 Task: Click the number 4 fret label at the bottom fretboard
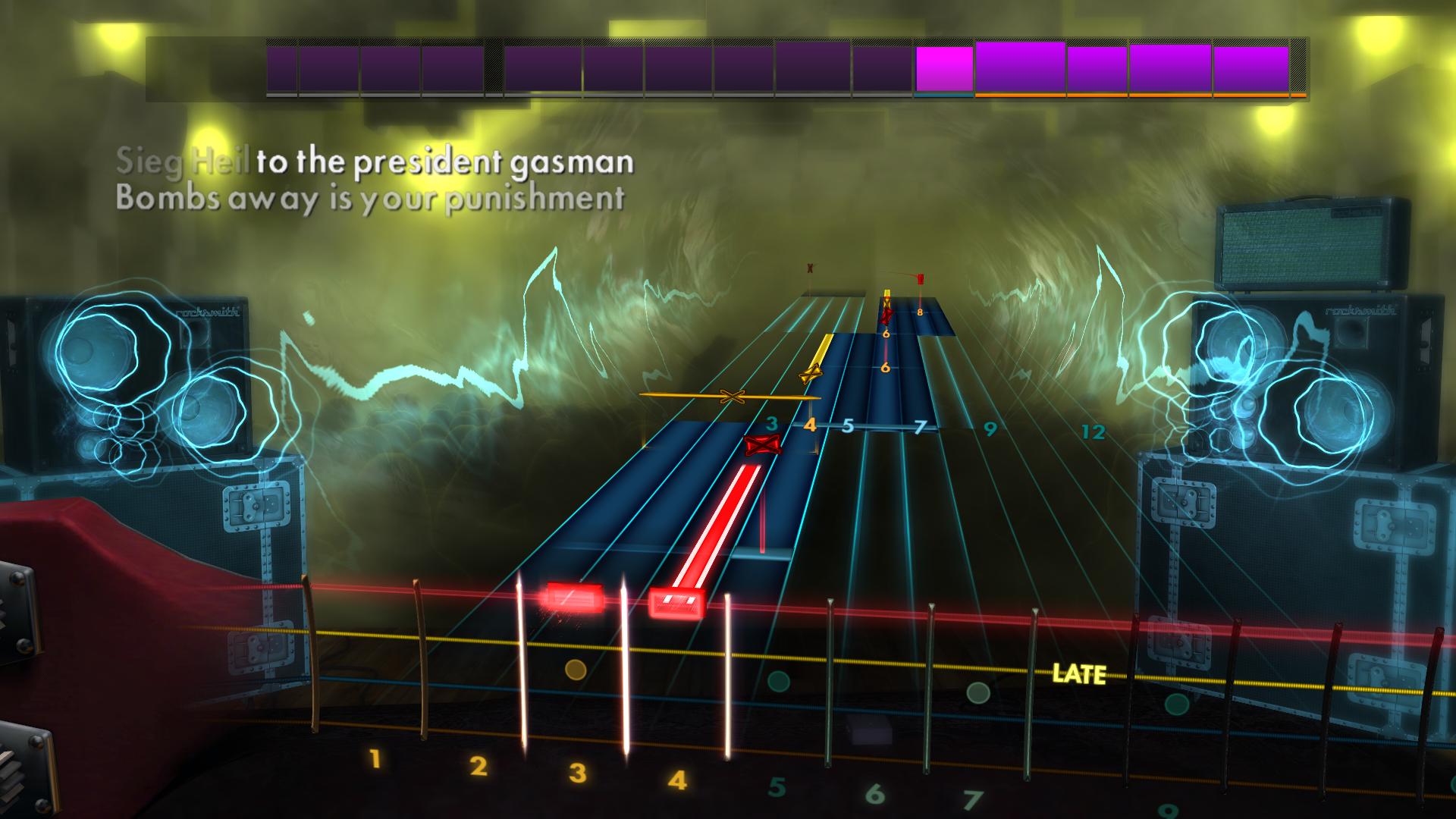(677, 780)
